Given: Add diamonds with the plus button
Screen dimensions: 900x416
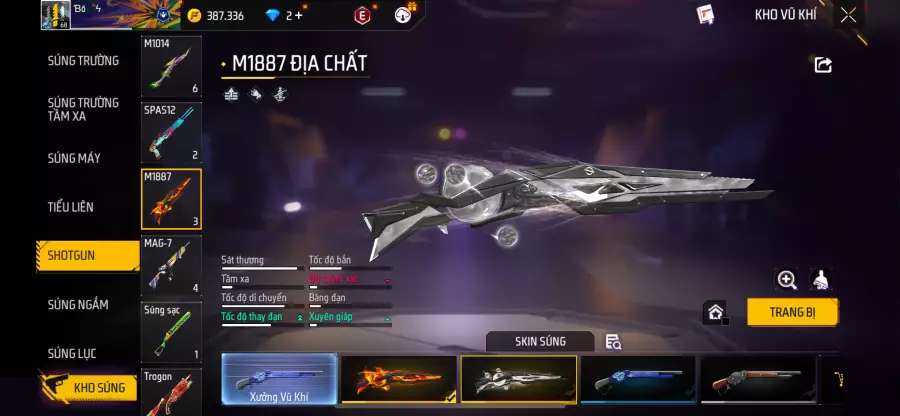Looking at the screenshot, I should point(298,15).
